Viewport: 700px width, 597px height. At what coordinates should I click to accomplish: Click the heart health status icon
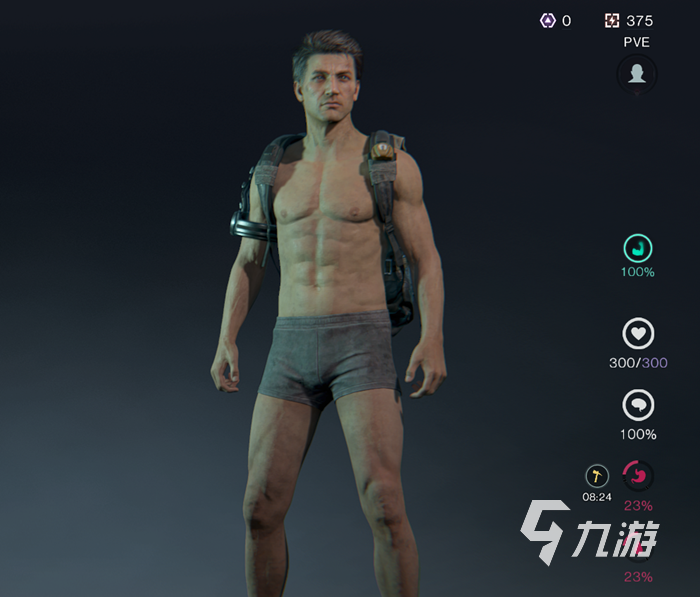click(638, 334)
